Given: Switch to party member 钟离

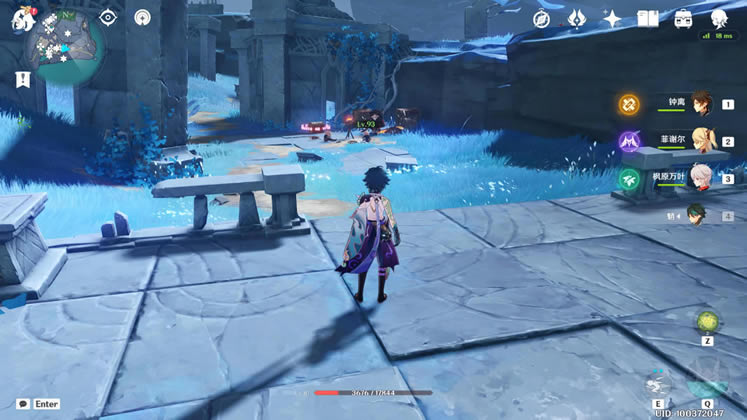Looking at the screenshot, I should click(x=700, y=104).
